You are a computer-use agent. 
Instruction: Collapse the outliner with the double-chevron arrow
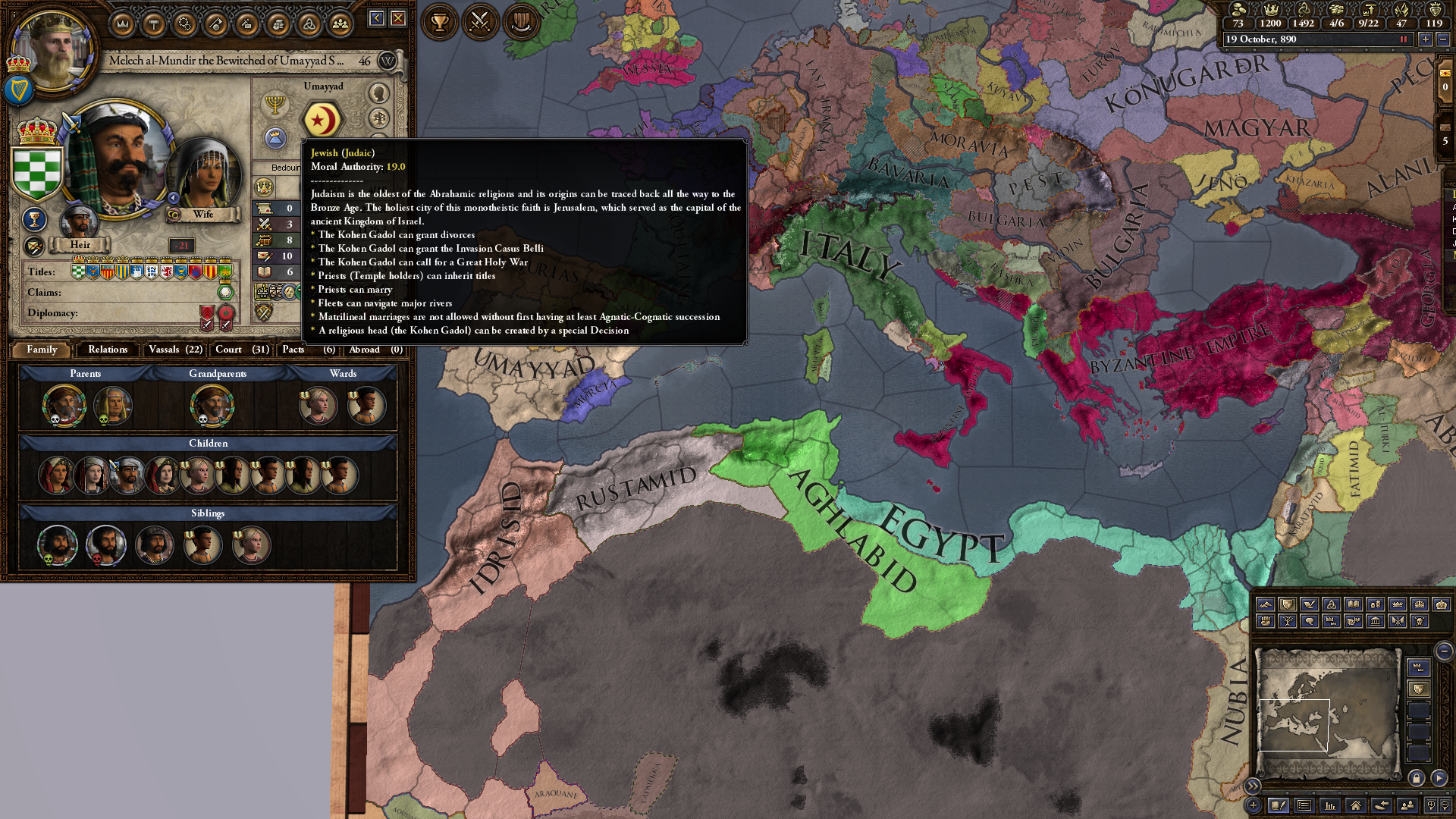pyautogui.click(x=1253, y=786)
